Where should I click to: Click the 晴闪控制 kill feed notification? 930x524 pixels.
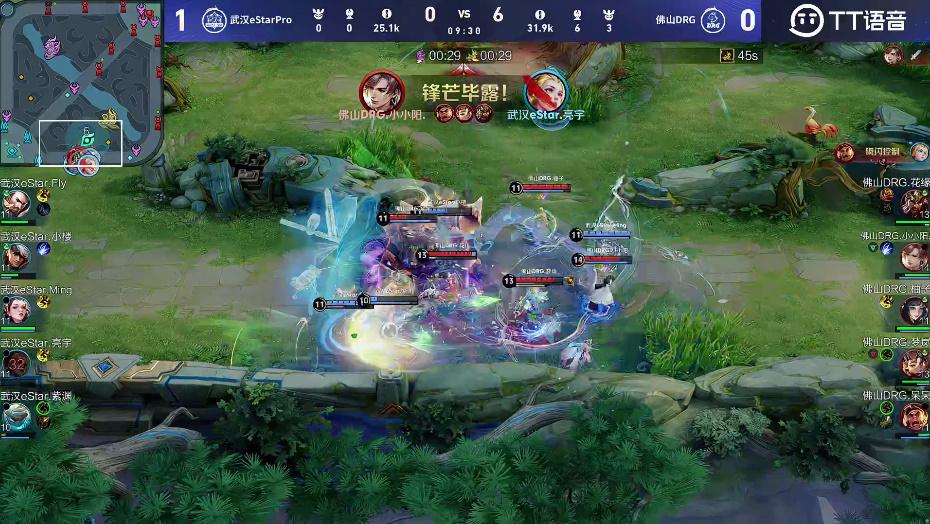(x=882, y=152)
